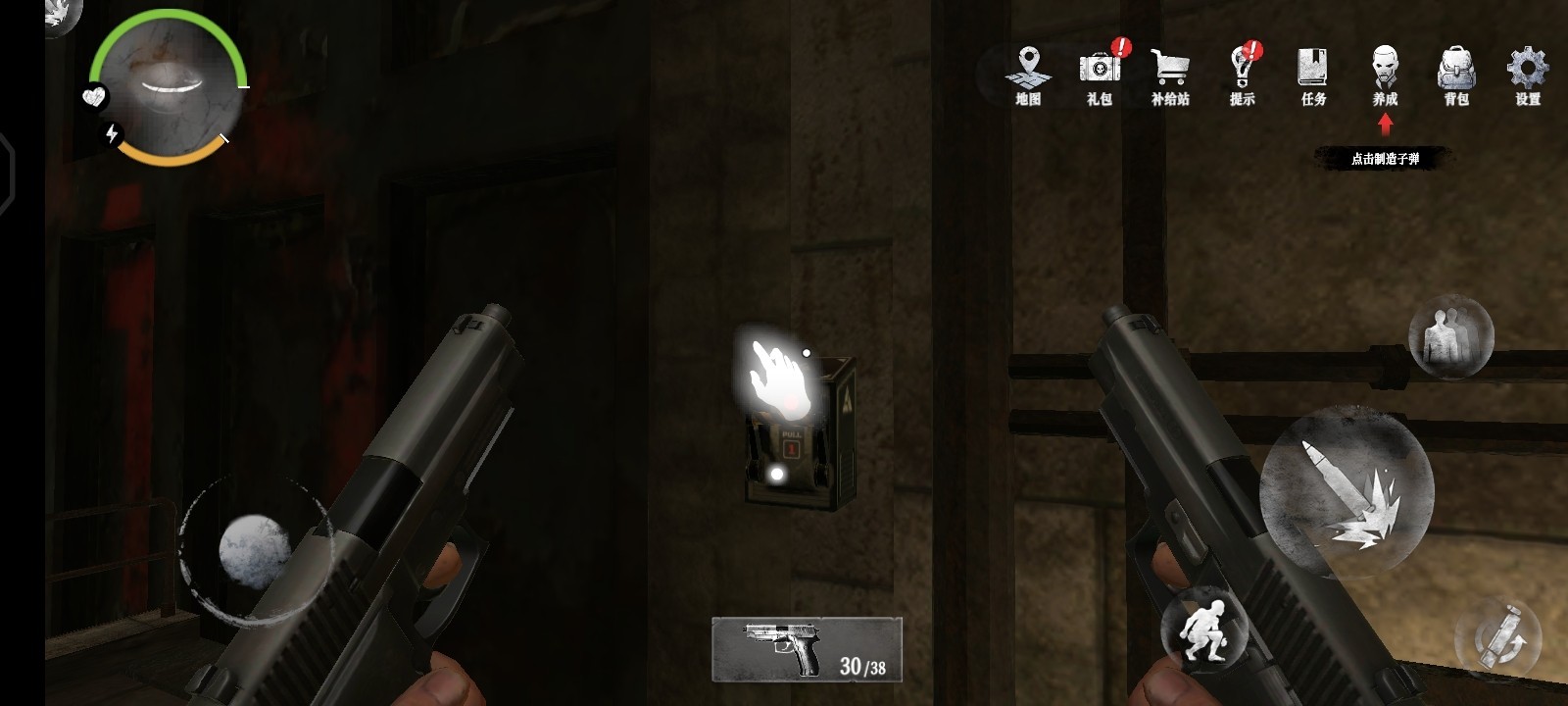Viewport: 1568px width, 706px height.
Task: Visit the supply station (补给站) shop
Action: 1170,75
